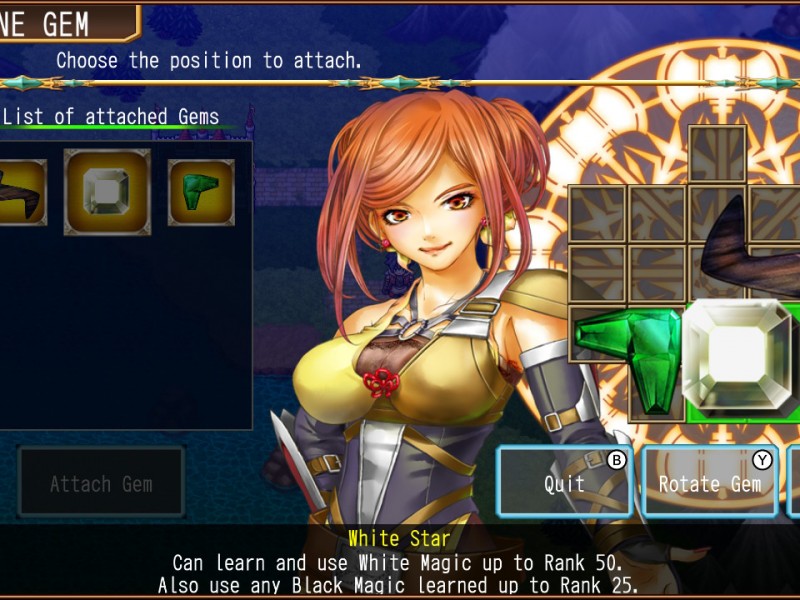800x600 pixels.
Task: Activate the Rotate Gem button
Action: pos(709,483)
